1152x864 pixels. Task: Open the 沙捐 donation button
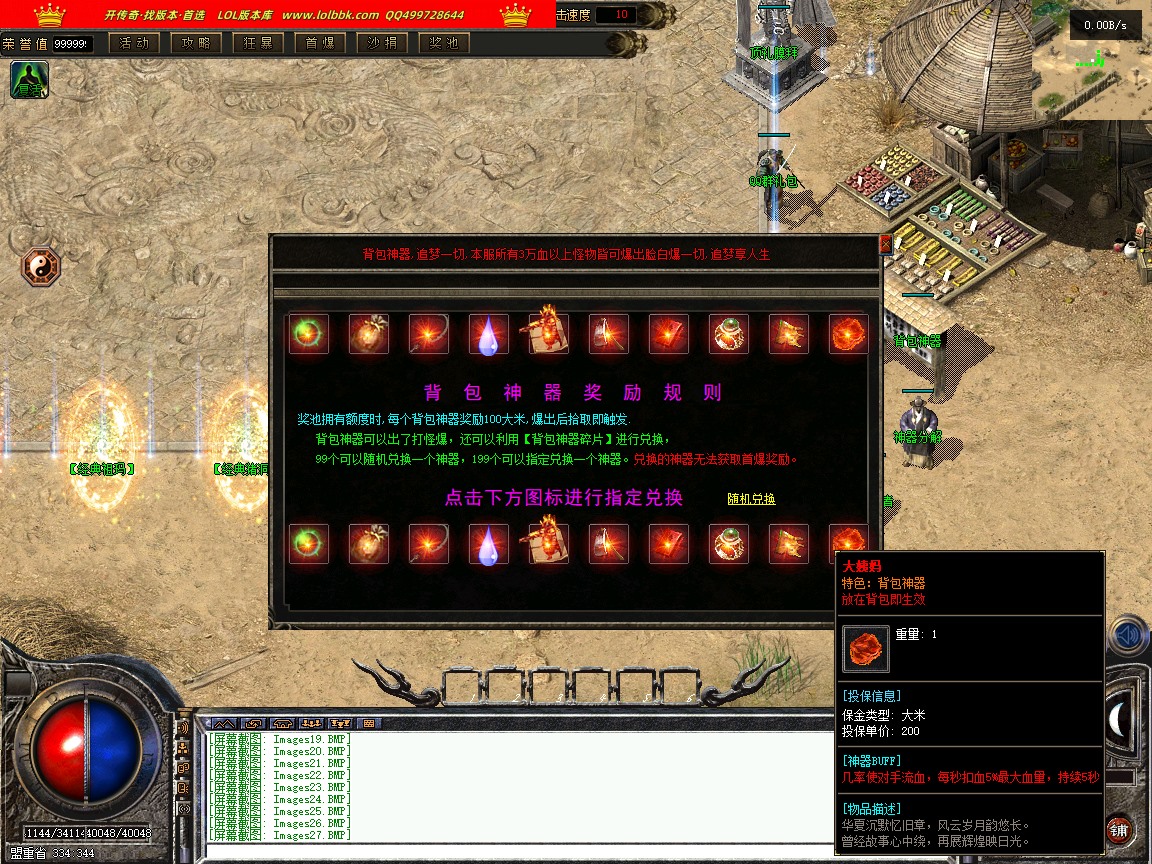(x=382, y=43)
